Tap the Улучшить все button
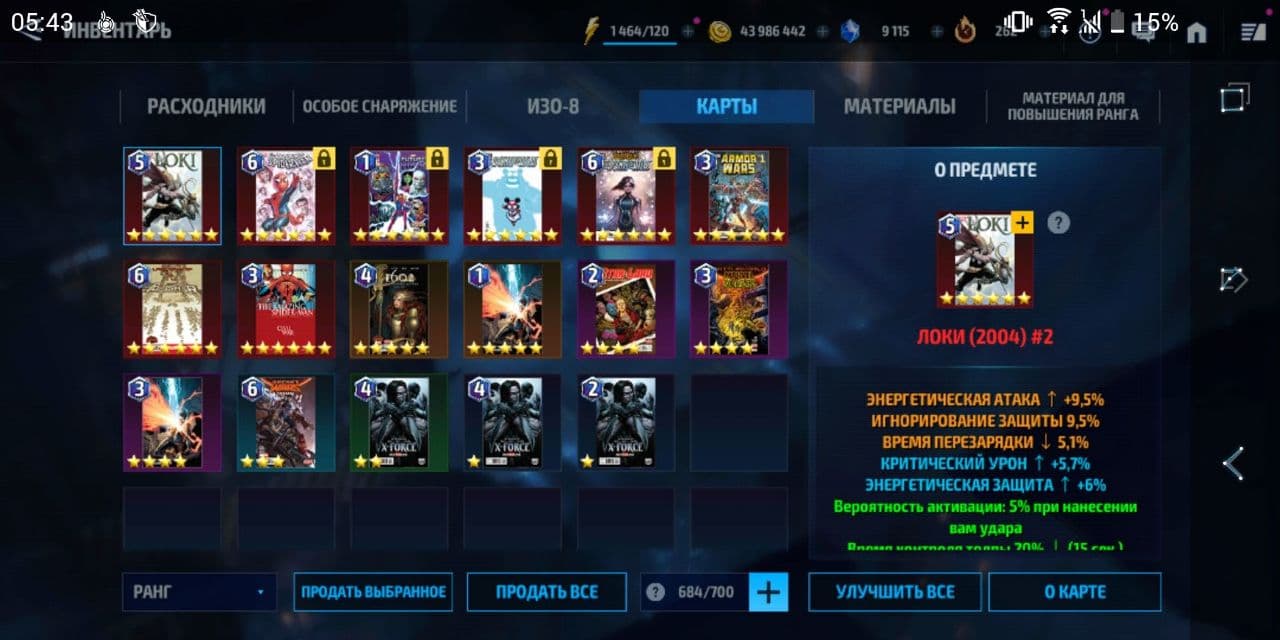Screen dimensions: 1280x640 (x=895, y=592)
